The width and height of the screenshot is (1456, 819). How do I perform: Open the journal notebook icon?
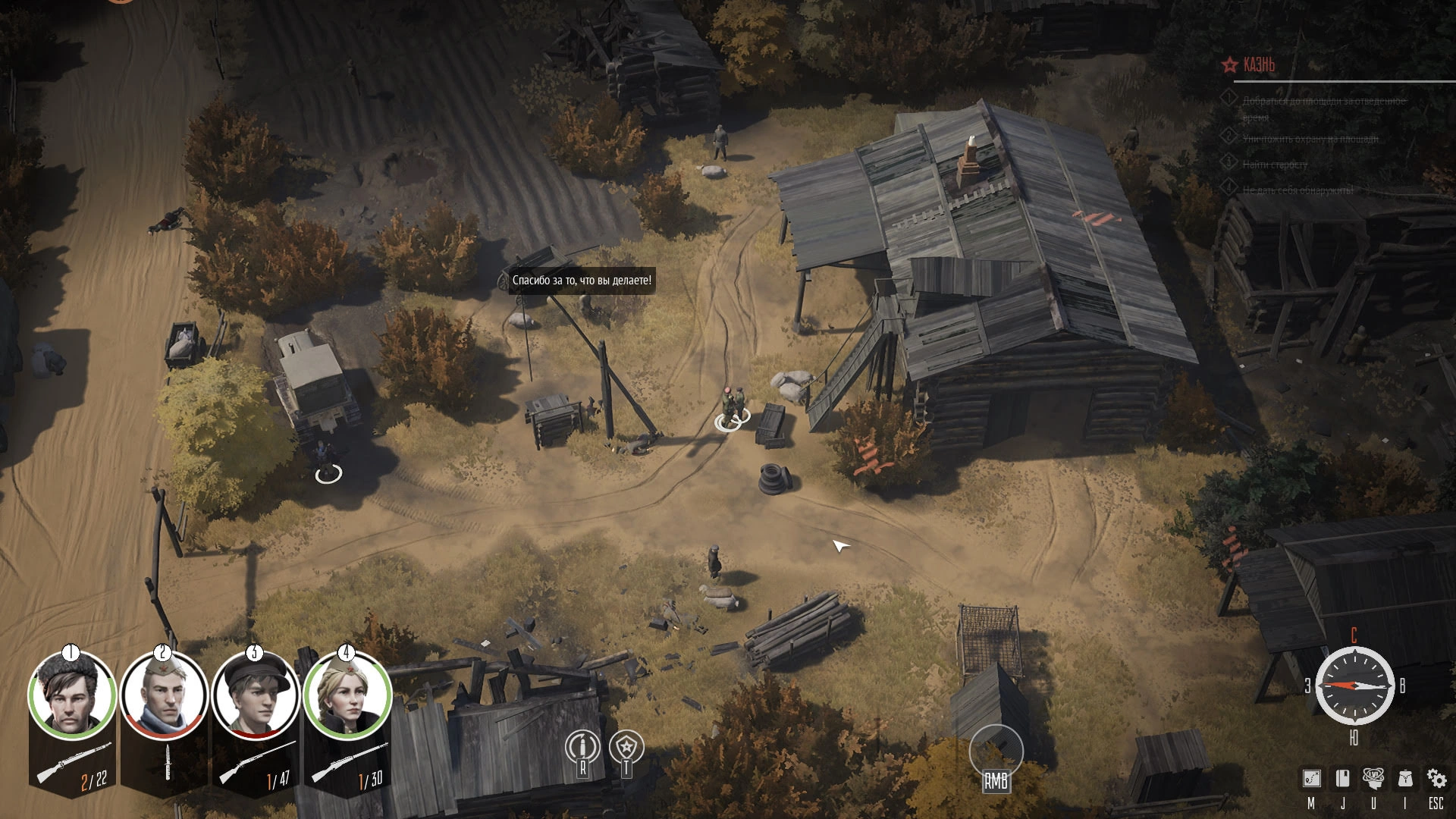pos(1342,779)
